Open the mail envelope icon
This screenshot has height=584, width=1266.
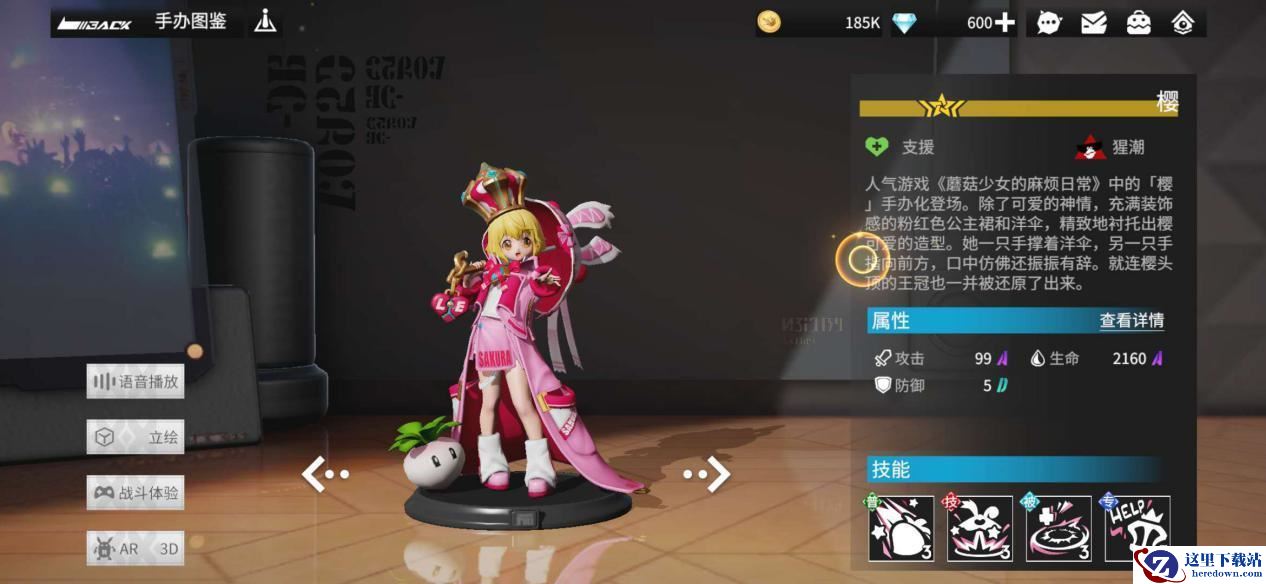click(x=1094, y=22)
